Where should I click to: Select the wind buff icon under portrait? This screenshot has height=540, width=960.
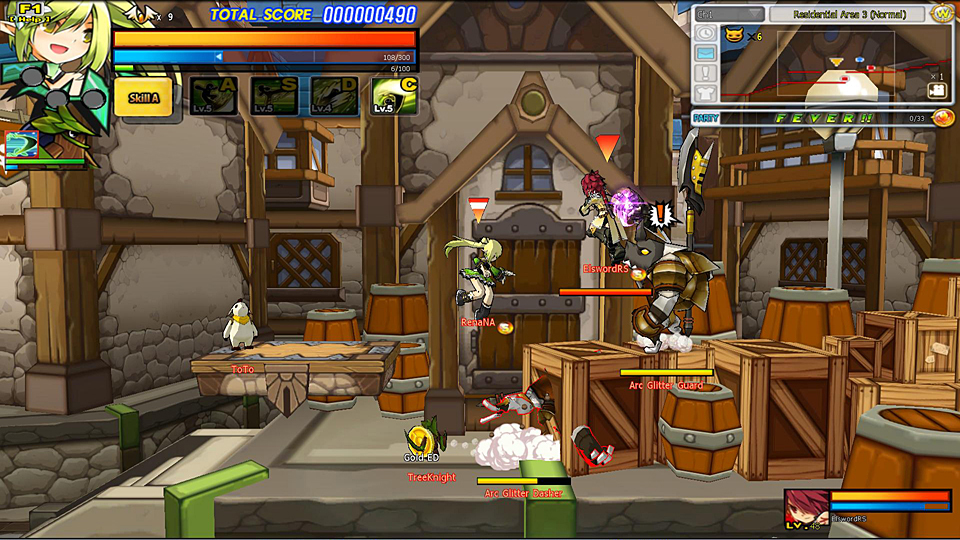pos(22,144)
